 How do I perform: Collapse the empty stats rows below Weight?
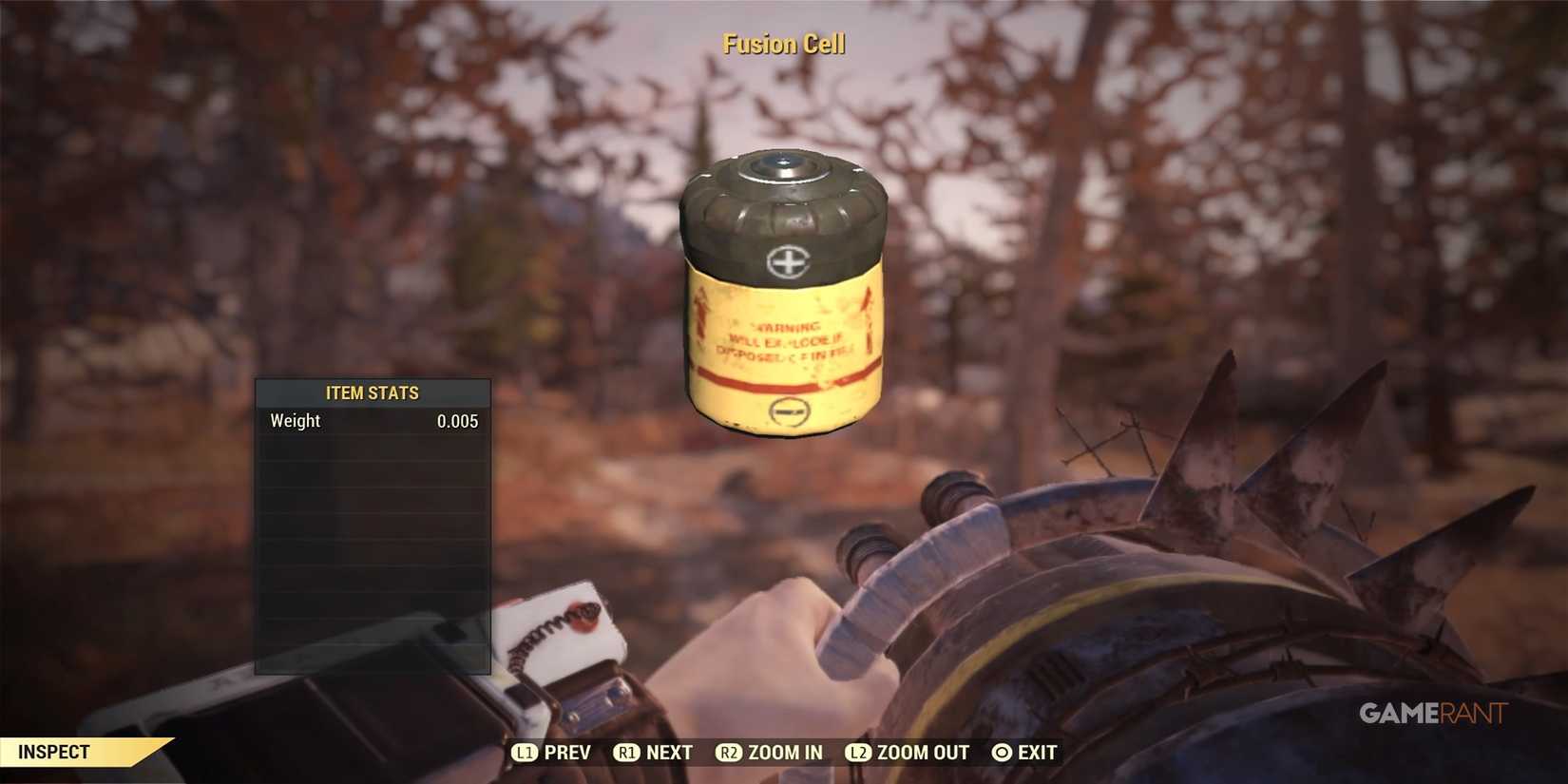[x=373, y=532]
